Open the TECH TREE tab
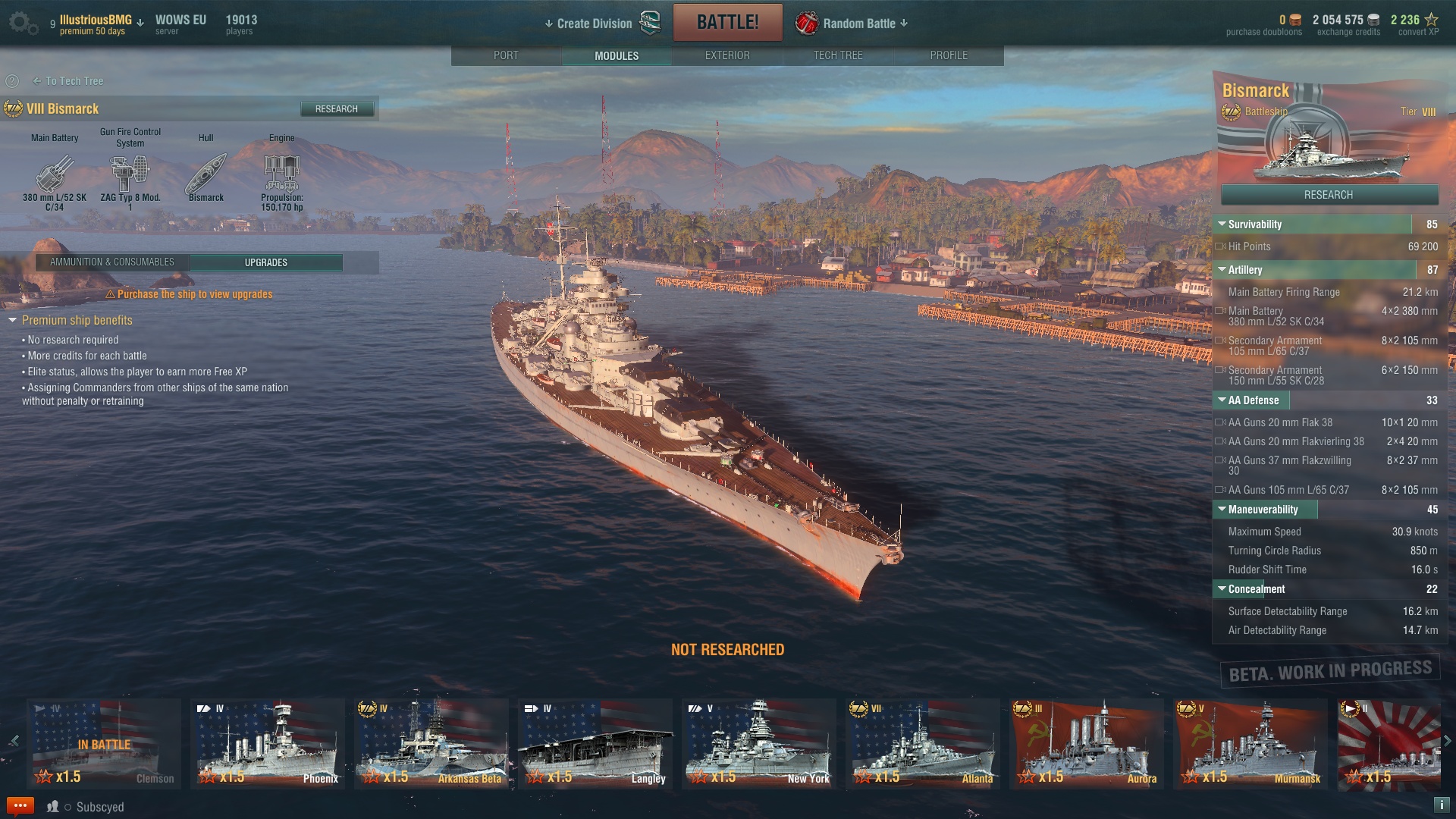This screenshot has width=1456, height=819. 838,55
